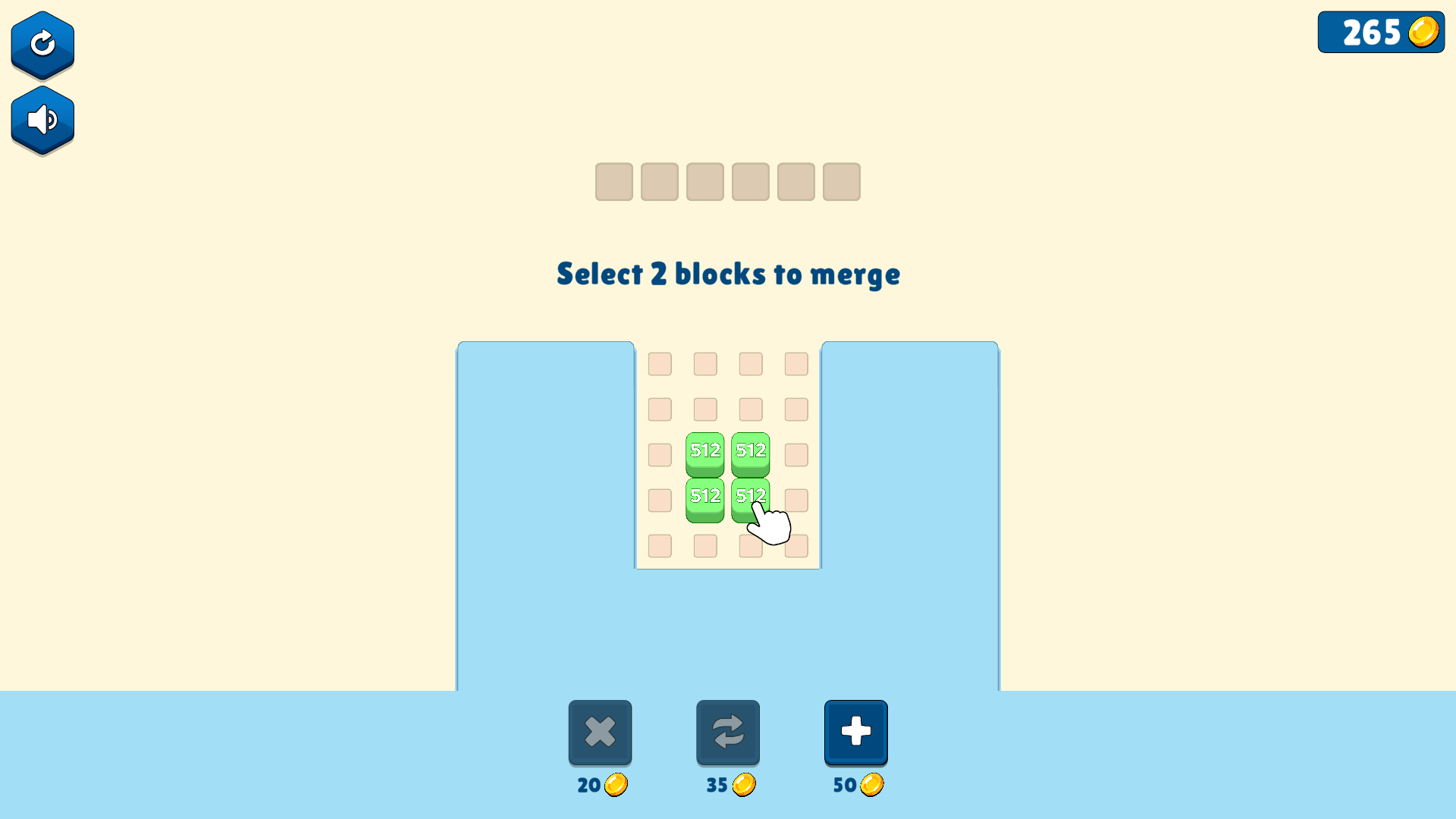
Task: Click the empty cell in the grid's top-left corner
Action: click(x=659, y=364)
